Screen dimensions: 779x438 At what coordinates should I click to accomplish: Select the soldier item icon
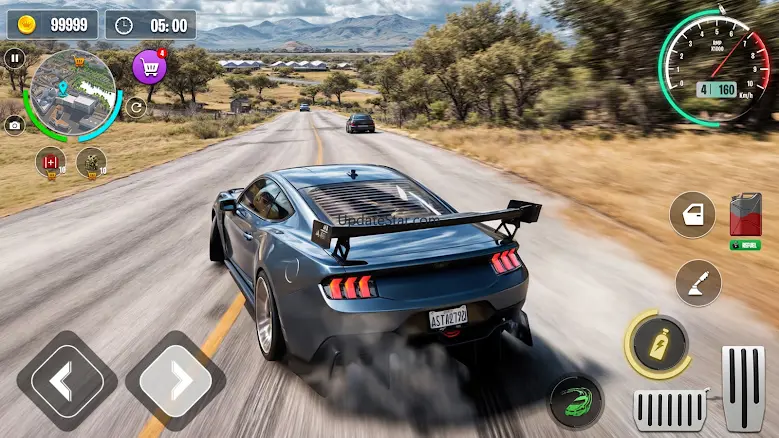[92, 159]
